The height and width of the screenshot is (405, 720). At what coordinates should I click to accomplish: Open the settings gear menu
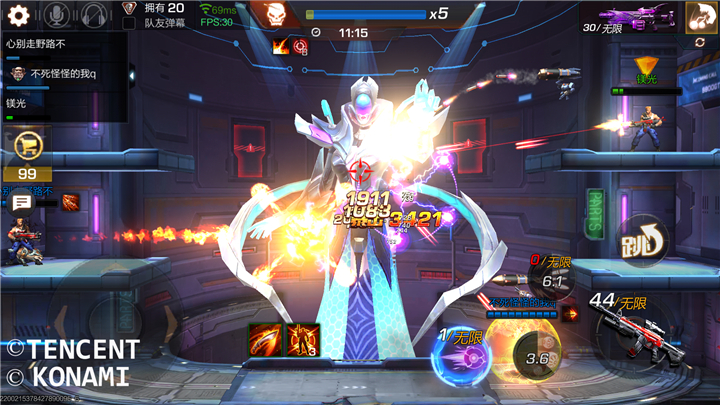pyautogui.click(x=19, y=15)
